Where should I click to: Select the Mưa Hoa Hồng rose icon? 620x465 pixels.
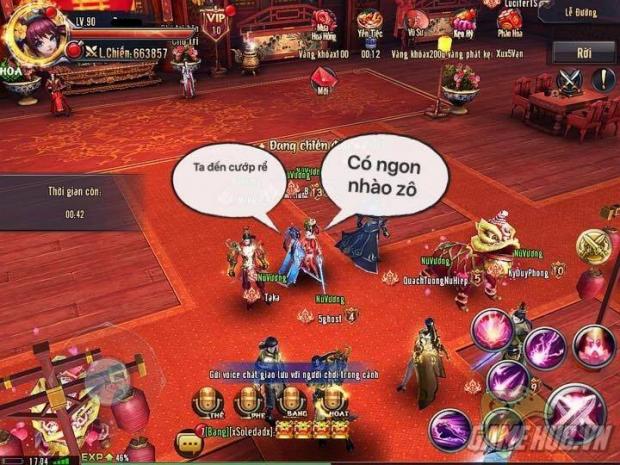coord(325,20)
